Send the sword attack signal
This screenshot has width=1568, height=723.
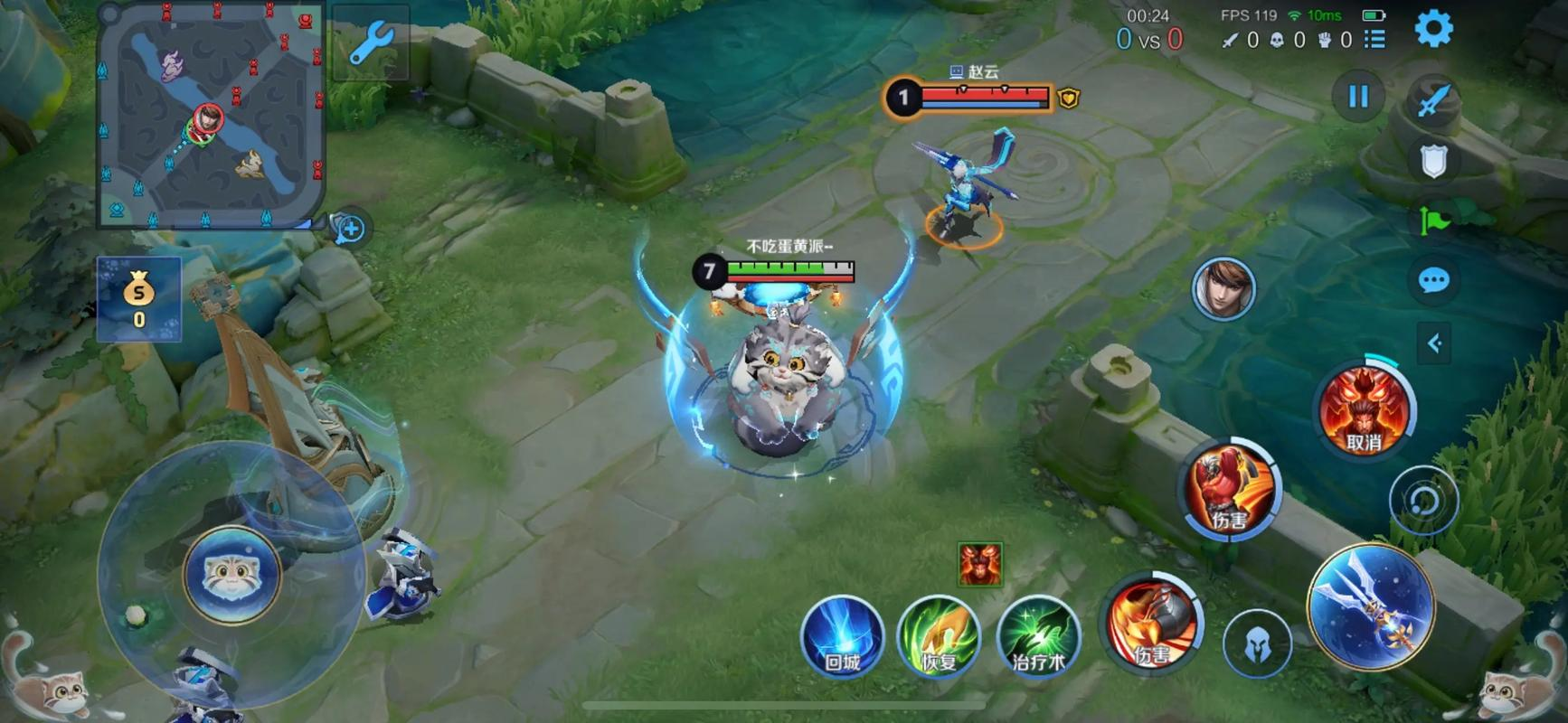coord(1433,99)
